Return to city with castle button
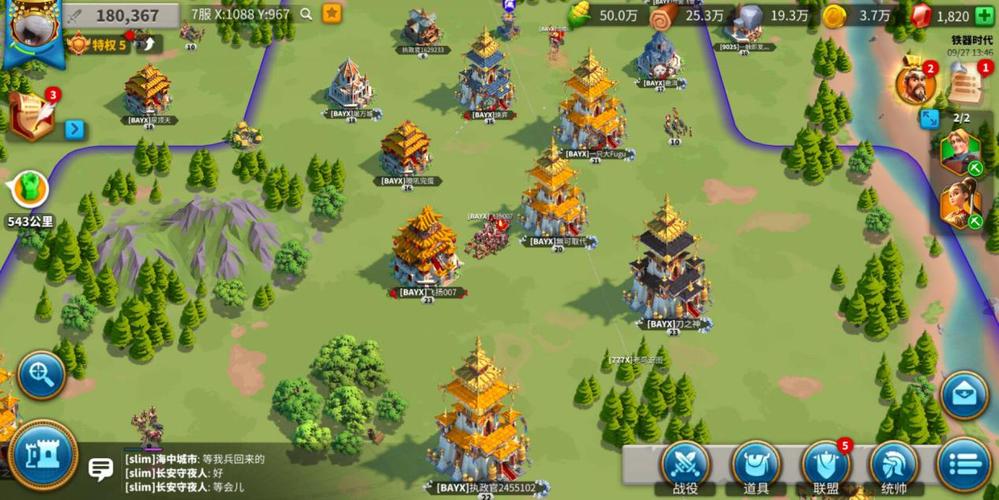The height and width of the screenshot is (500, 999). tap(43, 456)
